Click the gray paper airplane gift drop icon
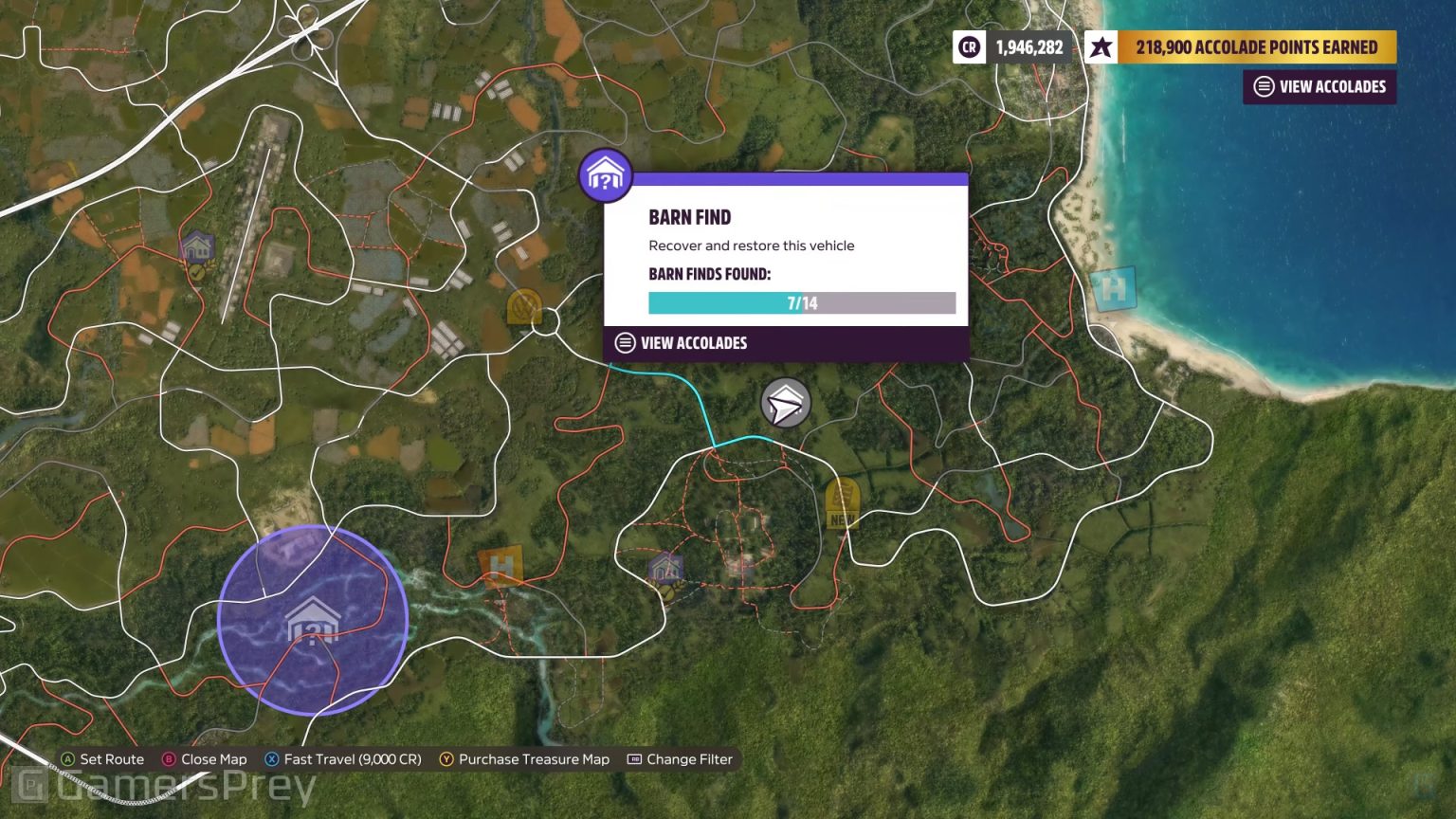 click(x=785, y=402)
